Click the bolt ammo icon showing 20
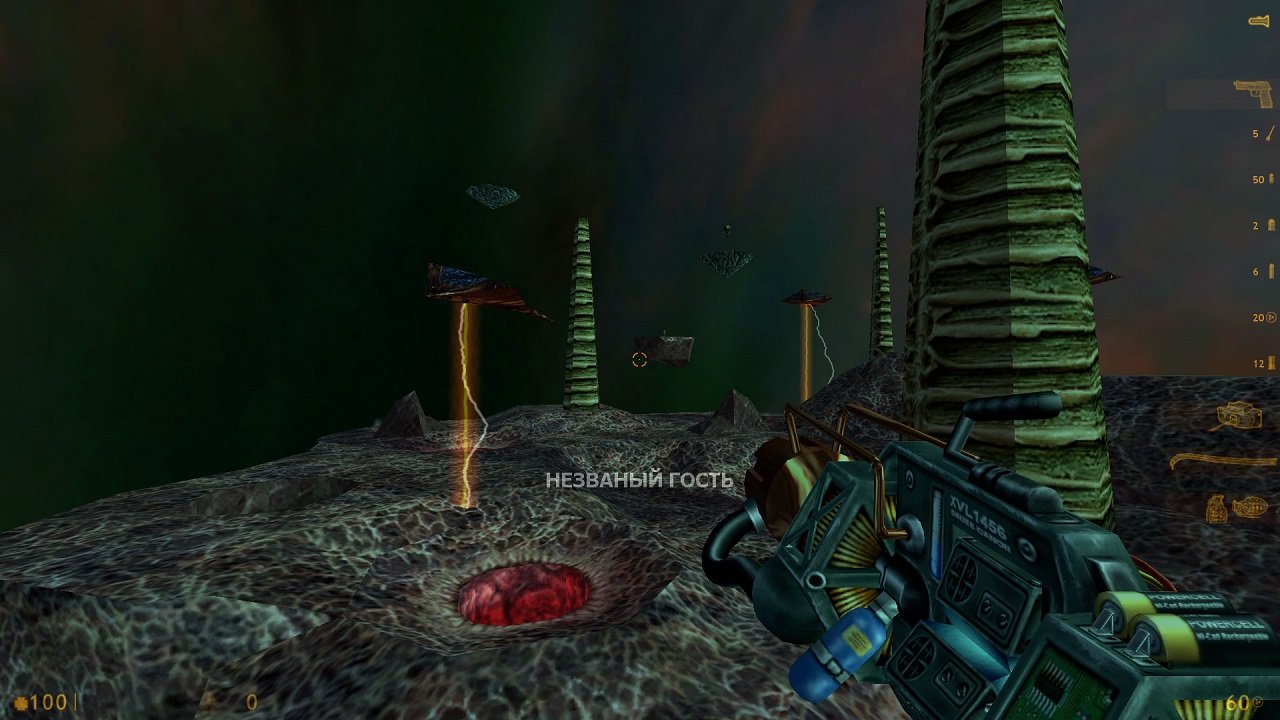The image size is (1280, 720). (1268, 319)
